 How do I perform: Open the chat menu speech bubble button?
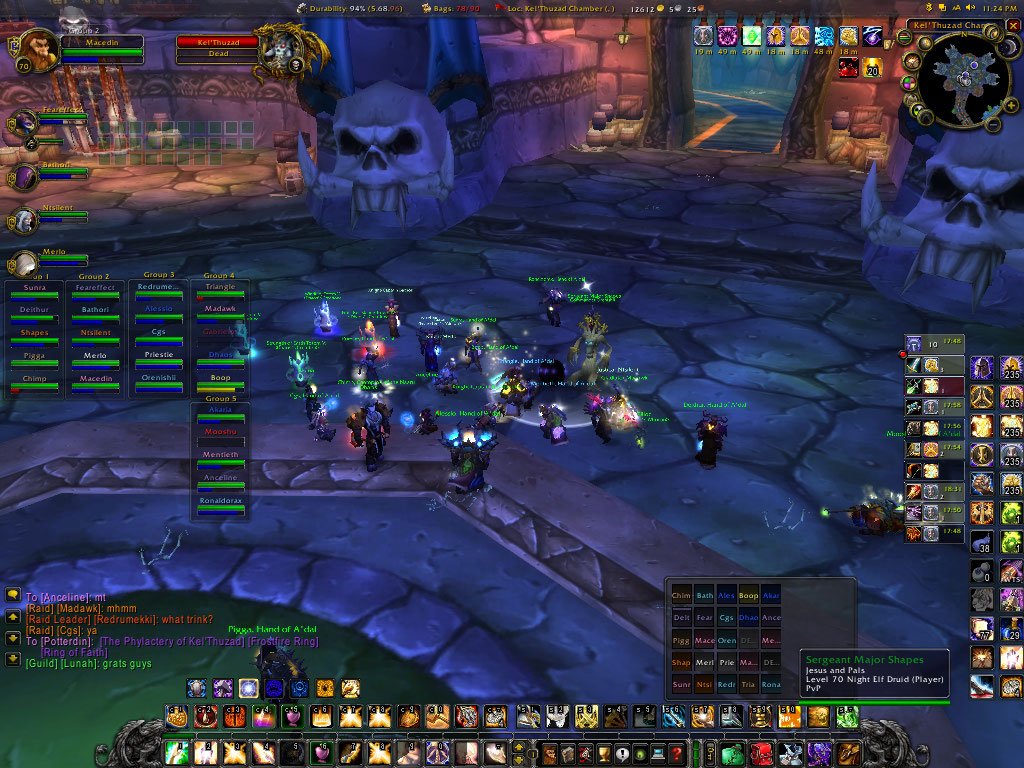14,594
